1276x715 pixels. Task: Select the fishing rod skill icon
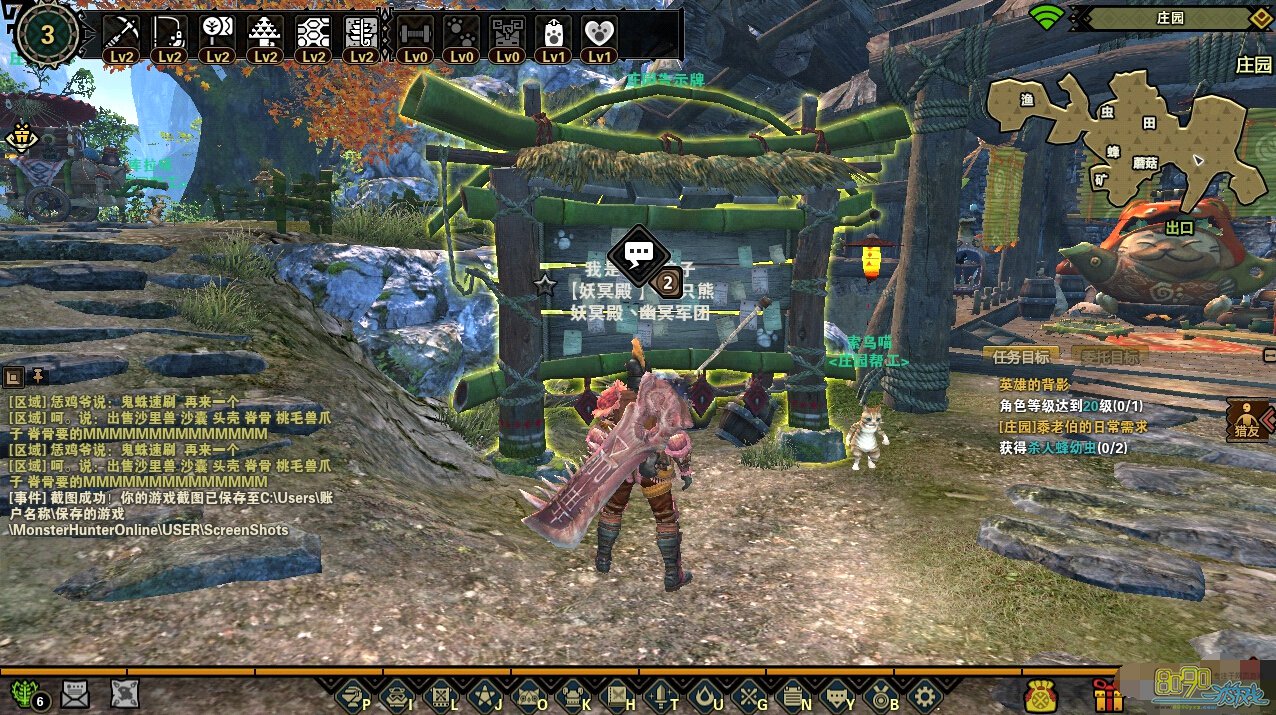(x=169, y=33)
